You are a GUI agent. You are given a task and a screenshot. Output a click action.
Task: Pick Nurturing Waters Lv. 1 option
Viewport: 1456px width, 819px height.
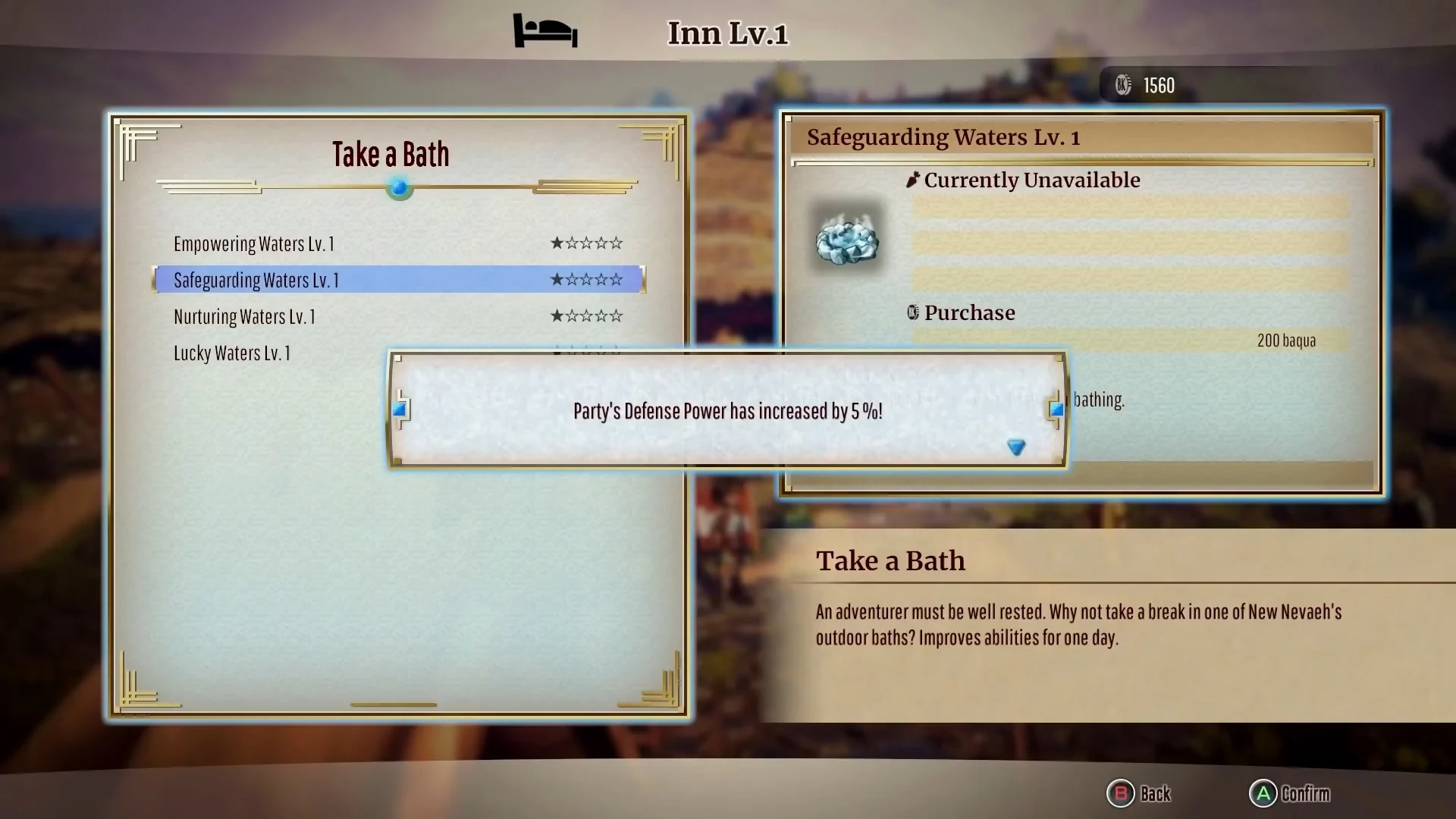coord(244,317)
